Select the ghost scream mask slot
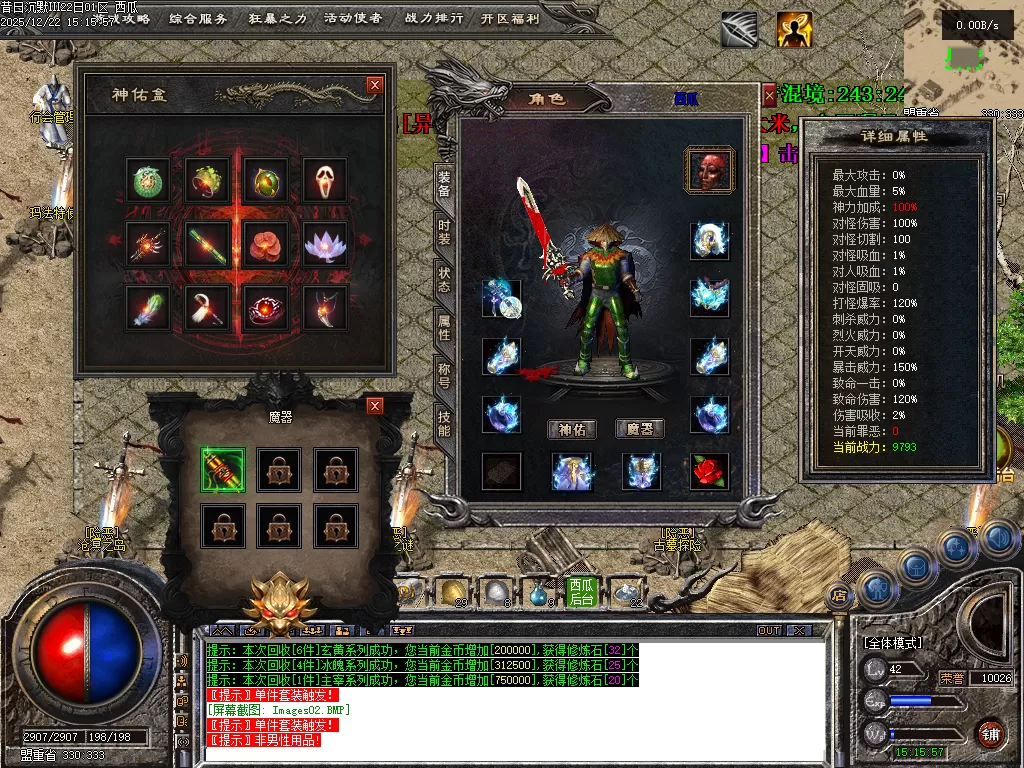 coord(325,180)
